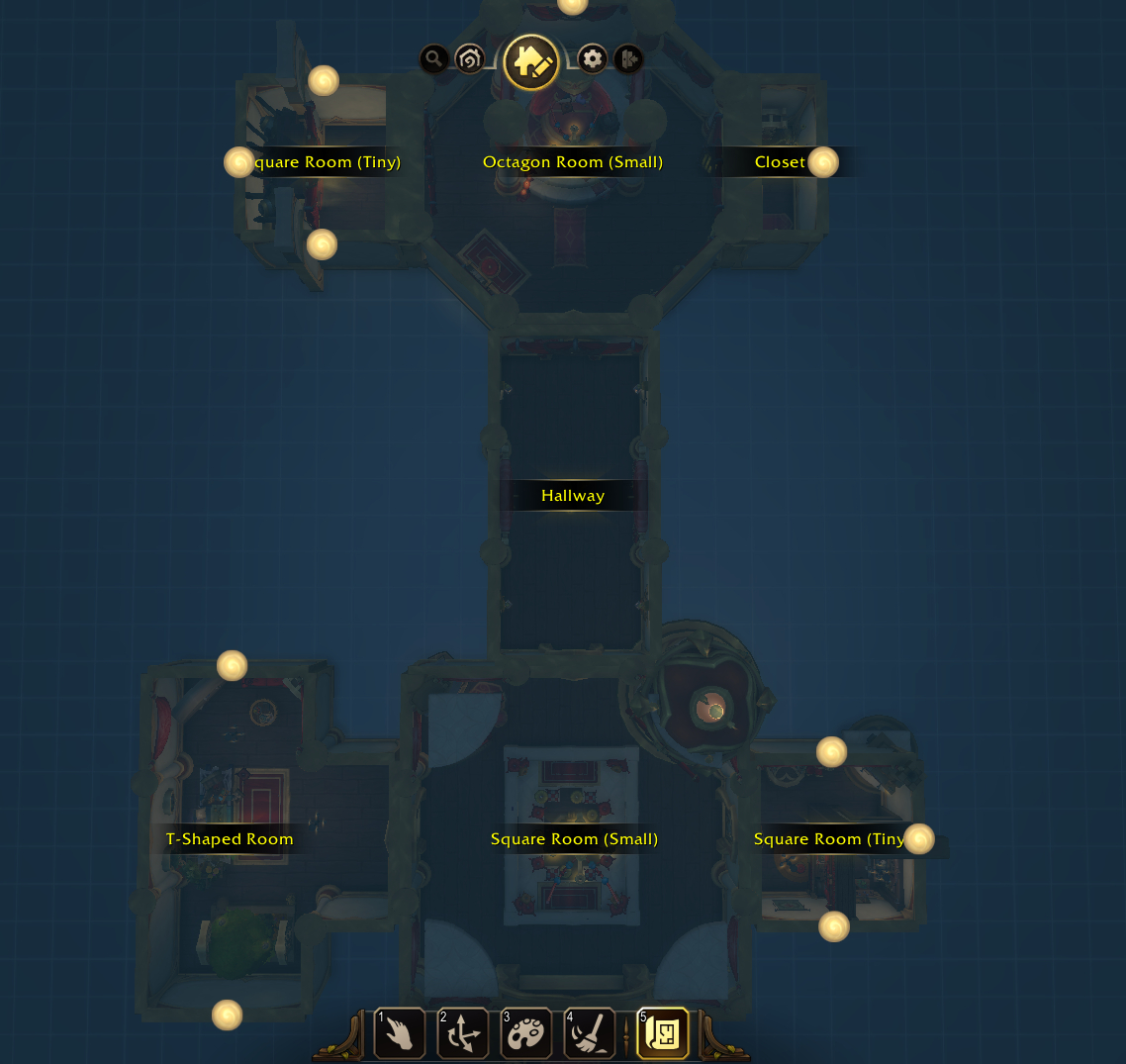Select the broom cleanup tool
Viewport: 1126px width, 1064px height.
(590, 1033)
